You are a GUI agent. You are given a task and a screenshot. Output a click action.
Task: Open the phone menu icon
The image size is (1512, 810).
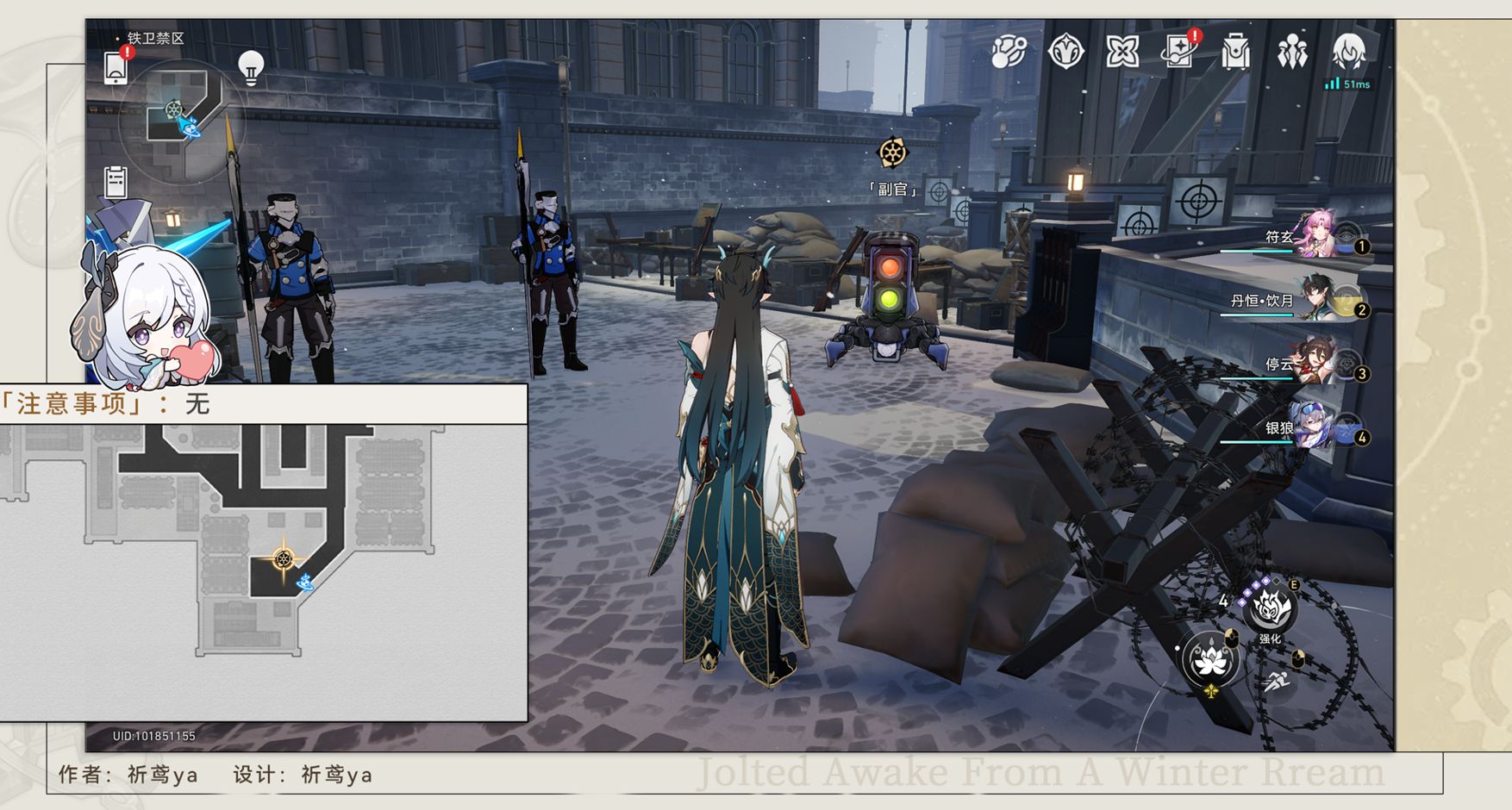pyautogui.click(x=116, y=68)
